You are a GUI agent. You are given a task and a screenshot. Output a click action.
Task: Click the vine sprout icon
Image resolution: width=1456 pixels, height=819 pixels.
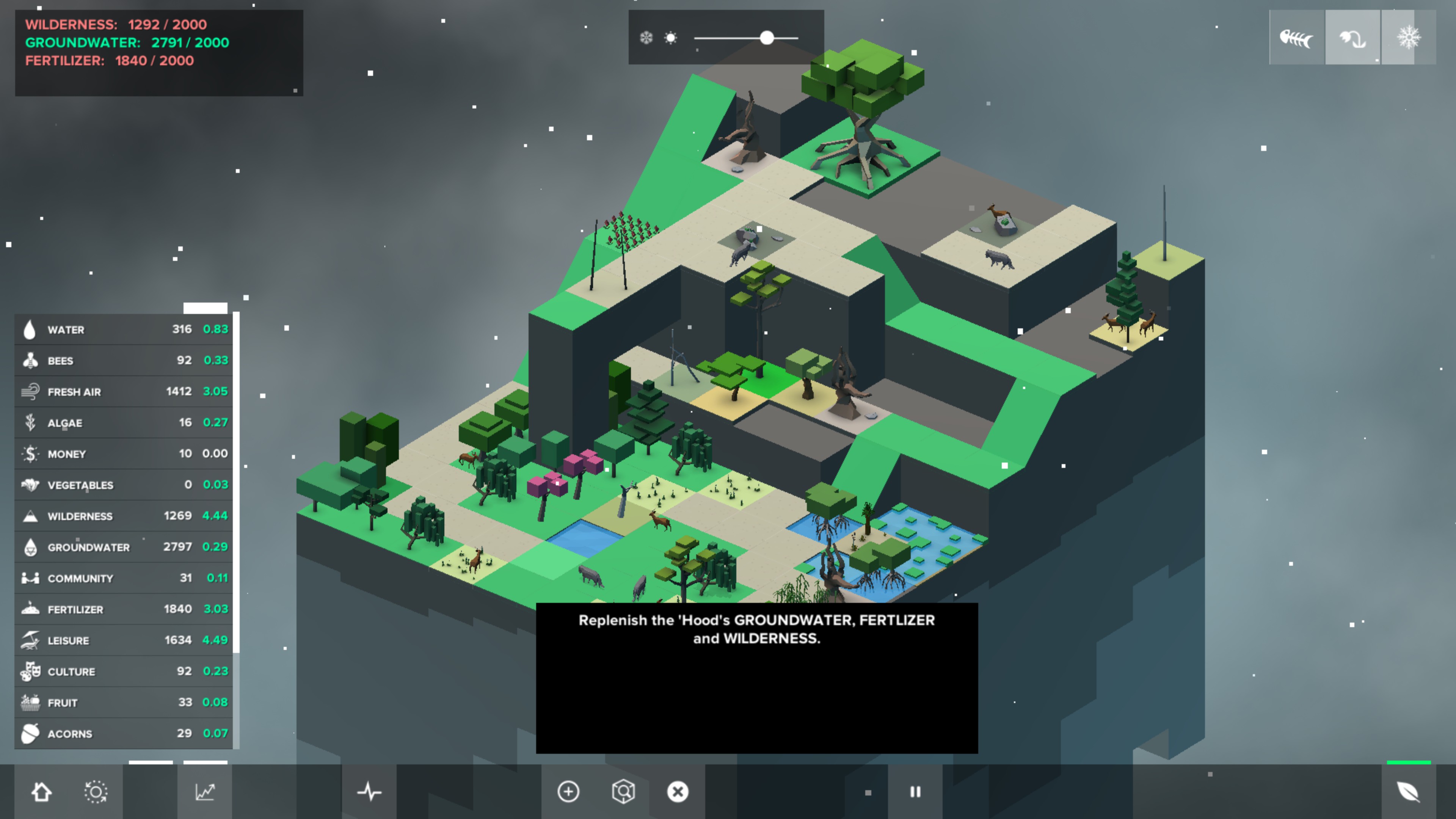(x=1352, y=38)
